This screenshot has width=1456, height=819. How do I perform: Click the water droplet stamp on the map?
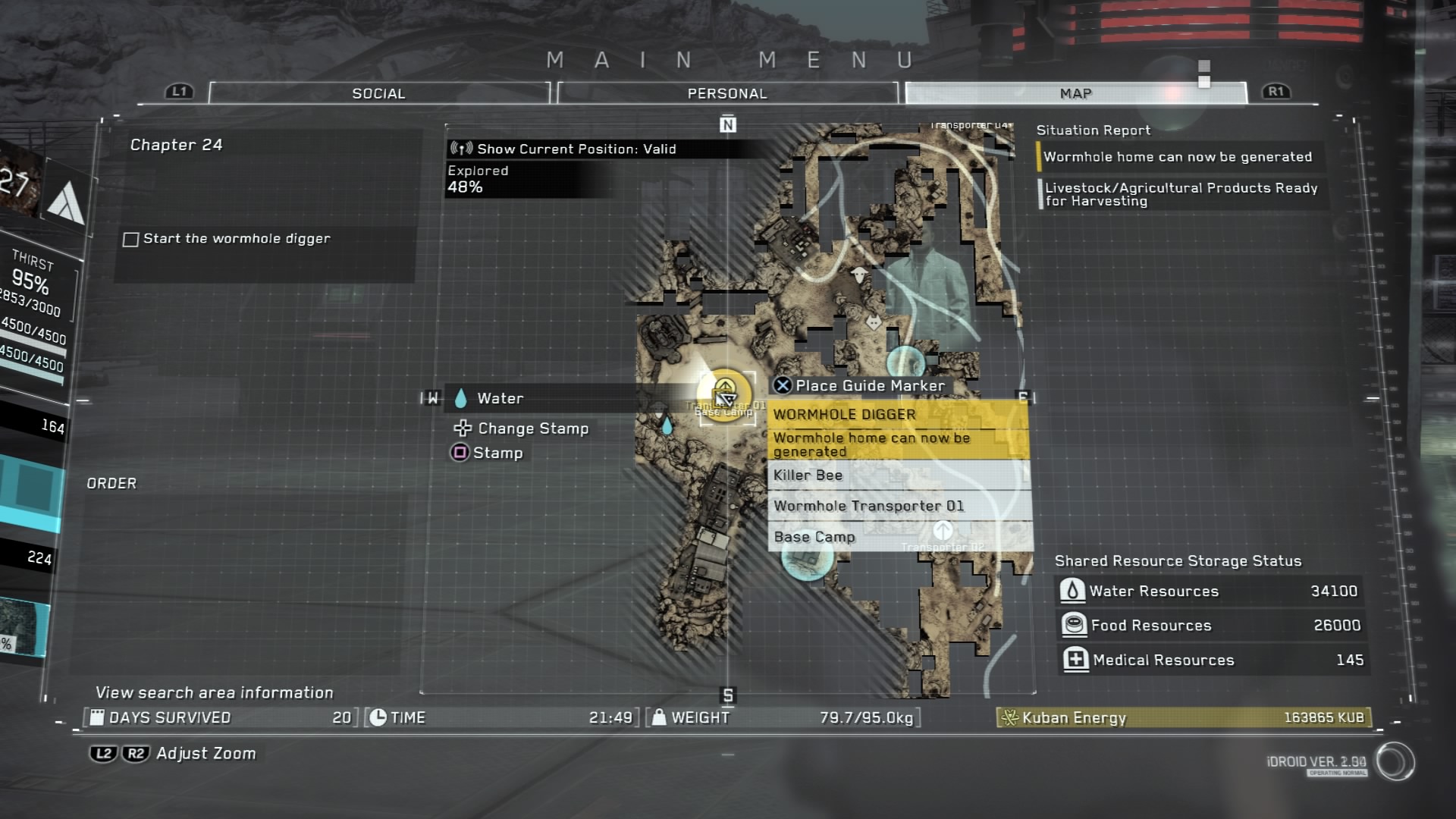(667, 426)
